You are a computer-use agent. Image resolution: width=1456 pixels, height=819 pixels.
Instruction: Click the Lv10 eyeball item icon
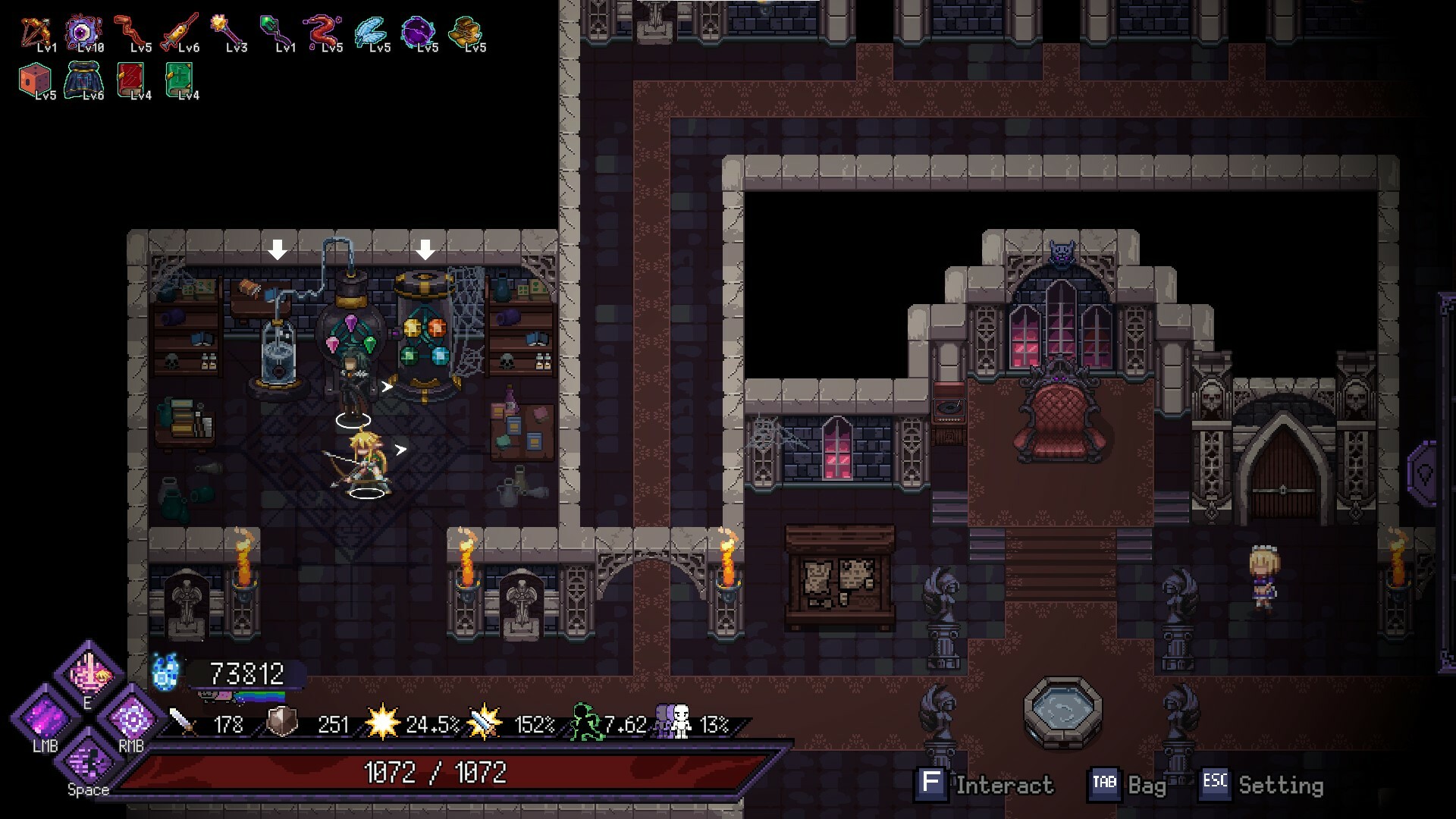point(83,30)
